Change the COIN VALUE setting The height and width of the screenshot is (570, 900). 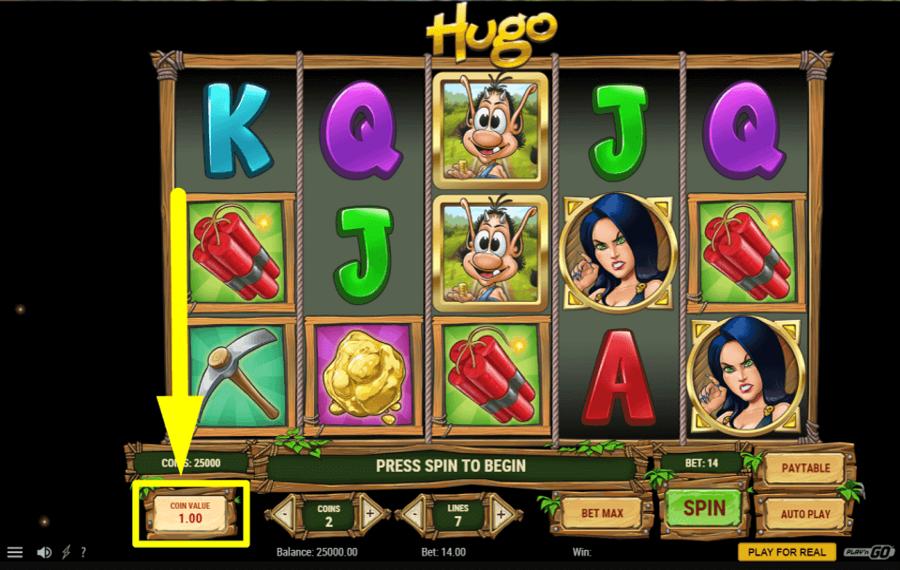(x=190, y=513)
